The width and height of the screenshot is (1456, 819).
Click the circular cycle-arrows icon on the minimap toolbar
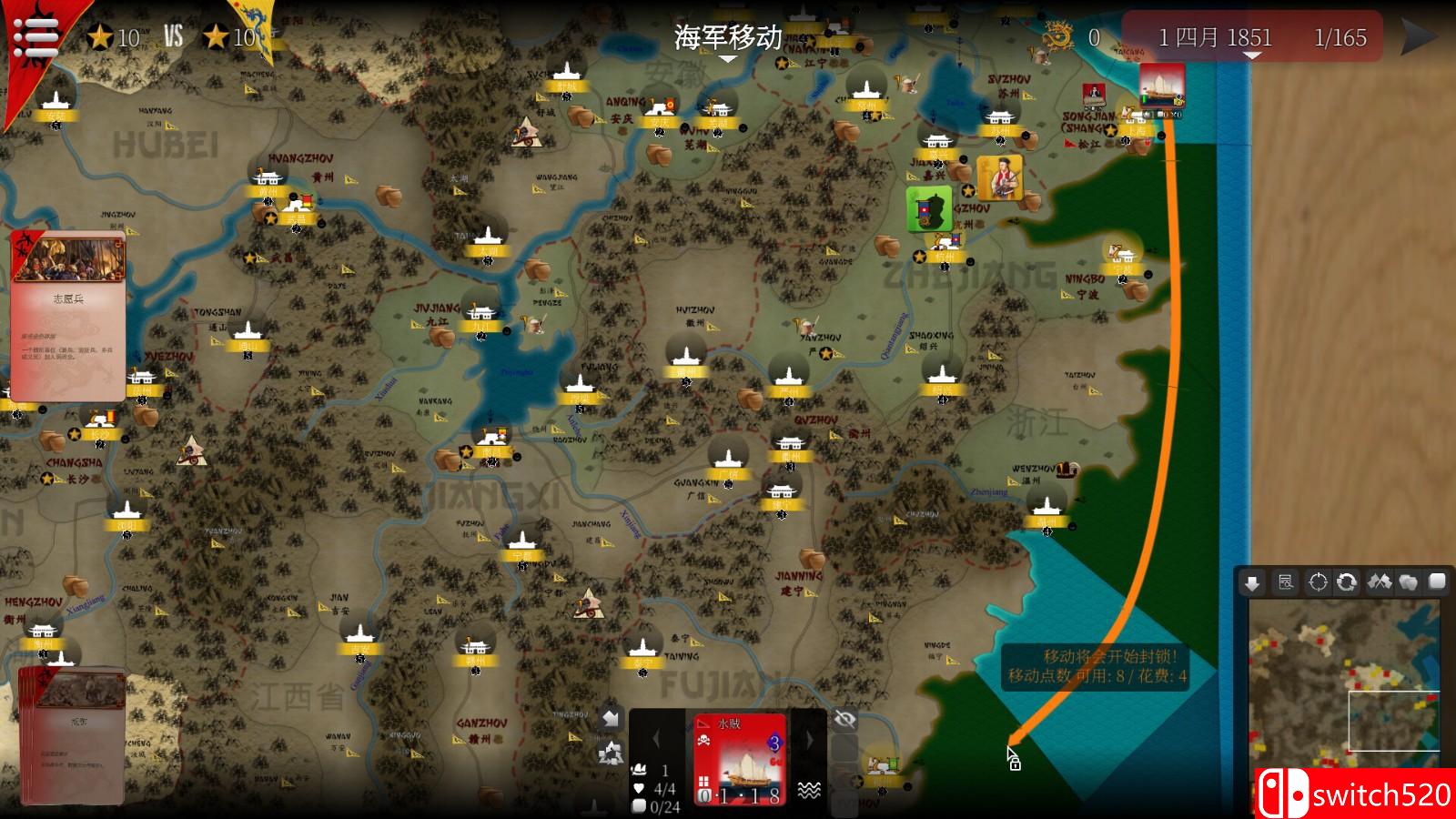[x=1346, y=581]
